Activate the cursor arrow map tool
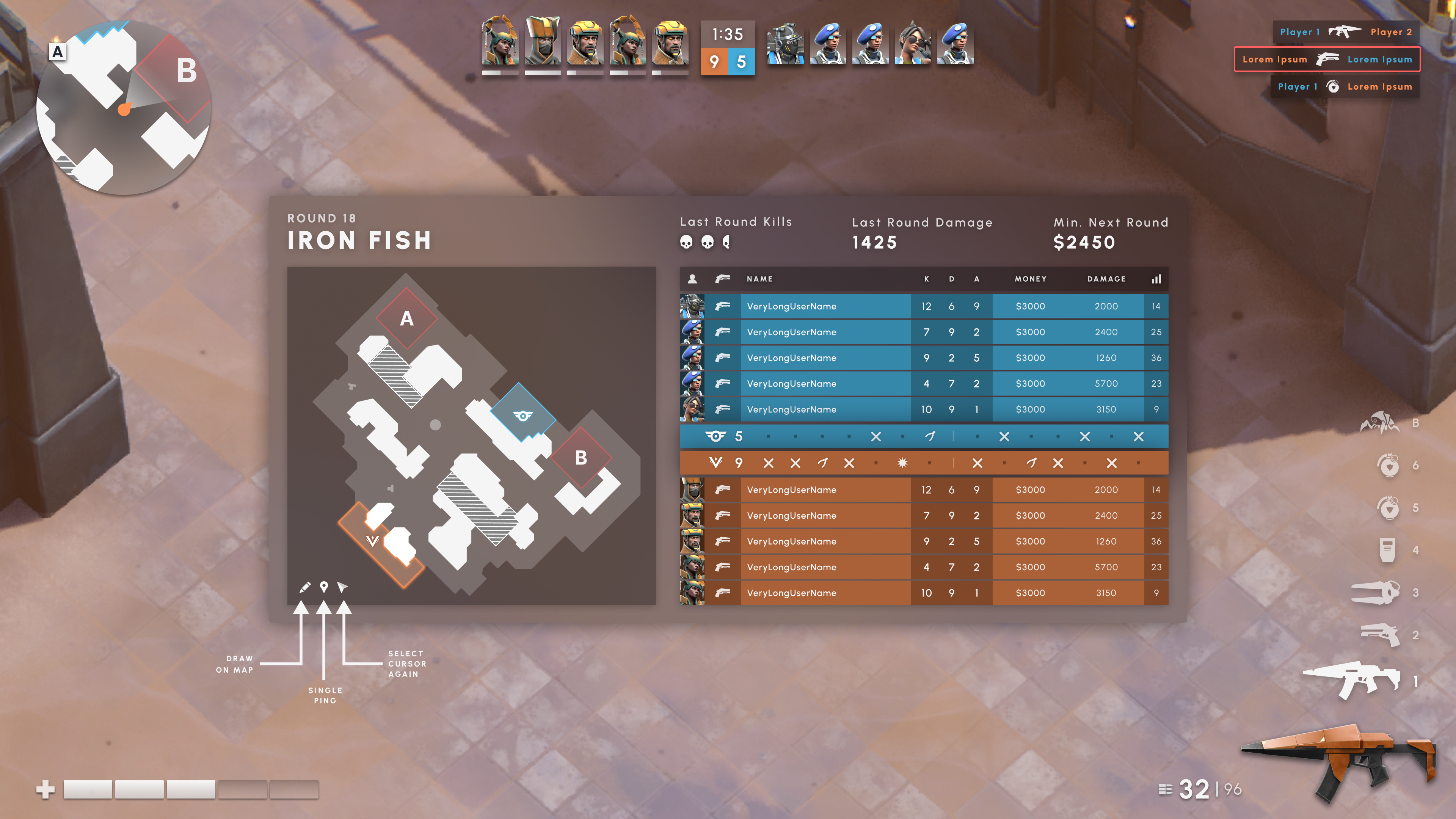This screenshot has width=1456, height=819. (342, 587)
